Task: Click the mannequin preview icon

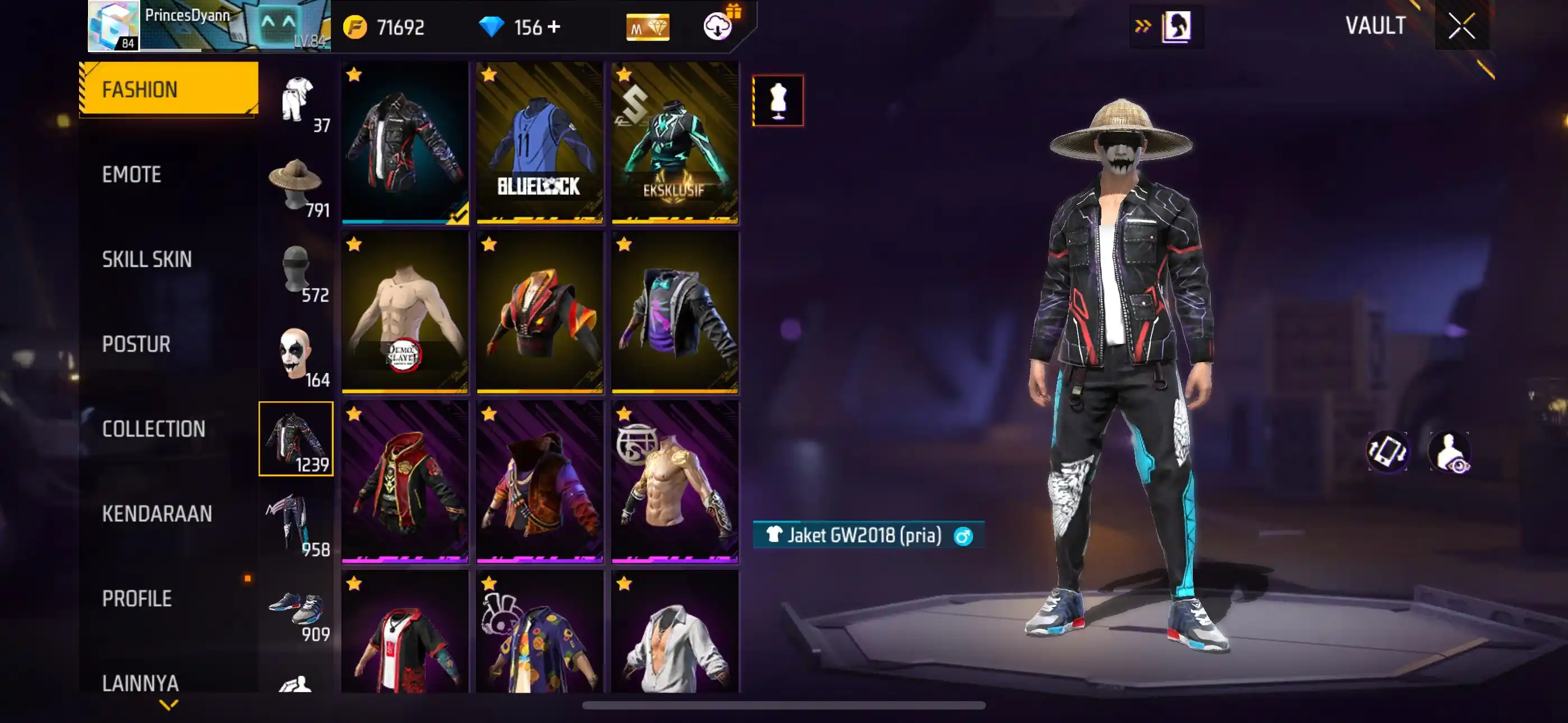Action: coord(777,100)
